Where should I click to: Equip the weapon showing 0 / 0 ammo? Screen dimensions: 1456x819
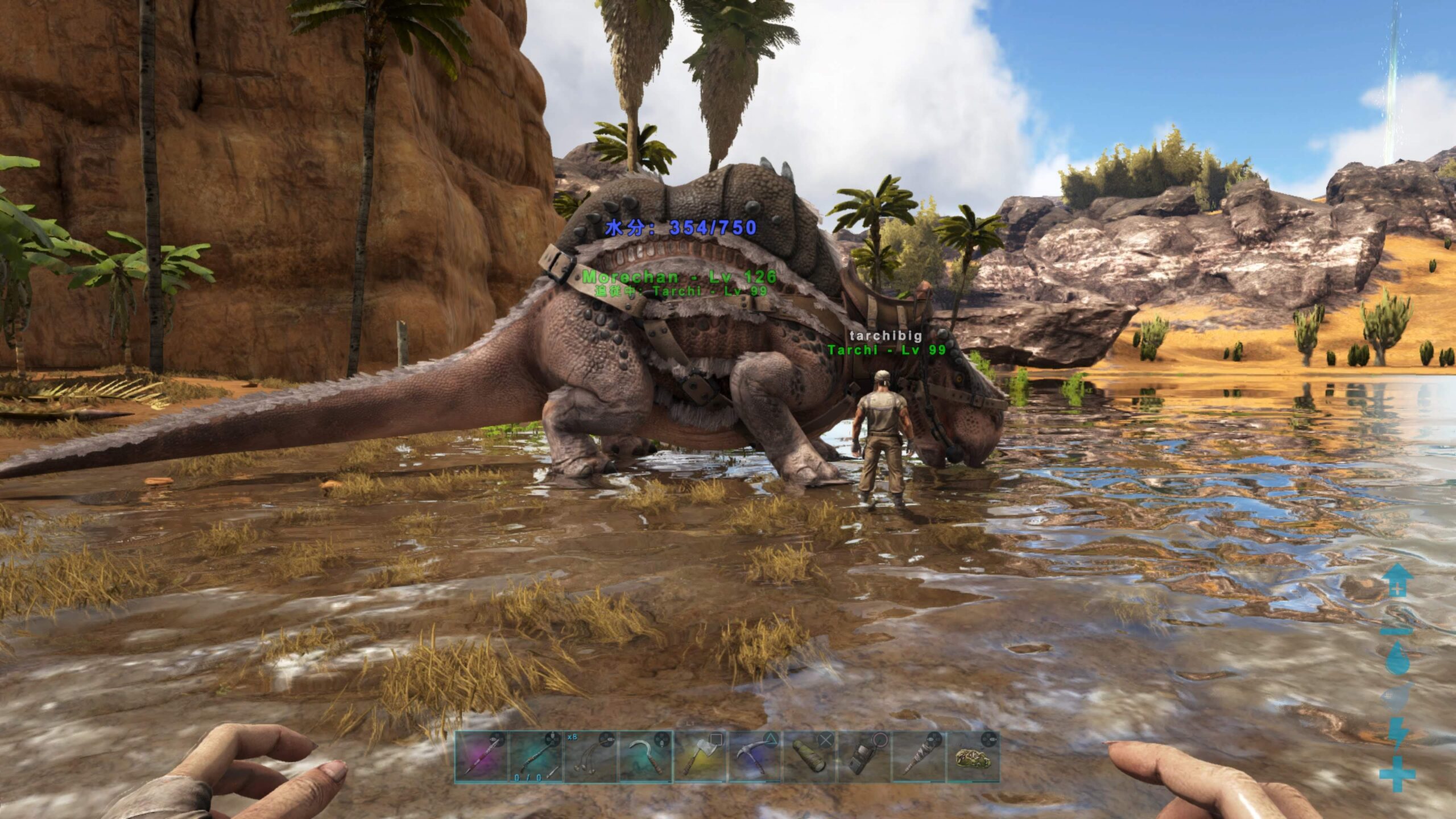[536, 756]
